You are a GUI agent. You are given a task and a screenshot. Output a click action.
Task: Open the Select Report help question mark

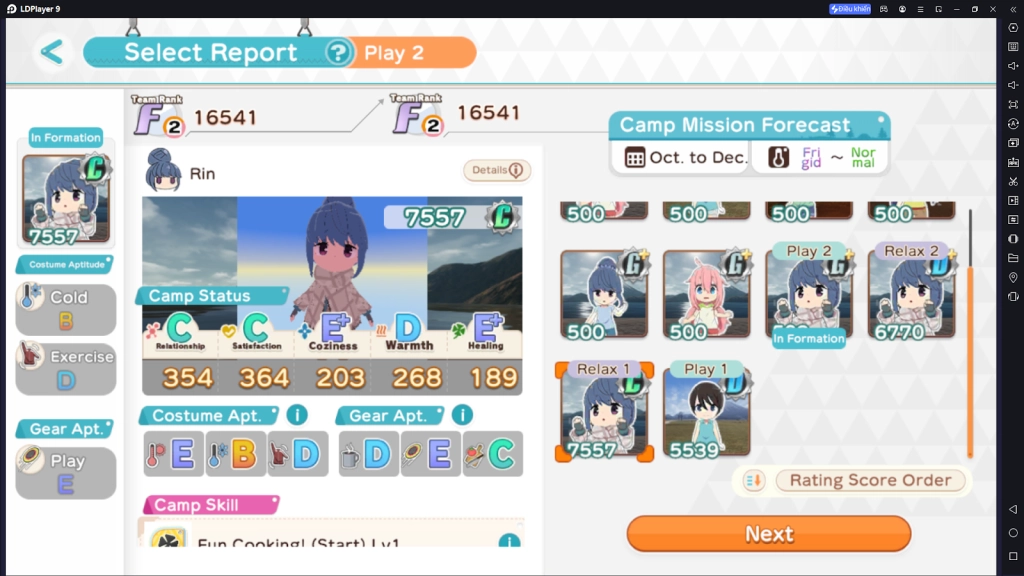(x=339, y=52)
